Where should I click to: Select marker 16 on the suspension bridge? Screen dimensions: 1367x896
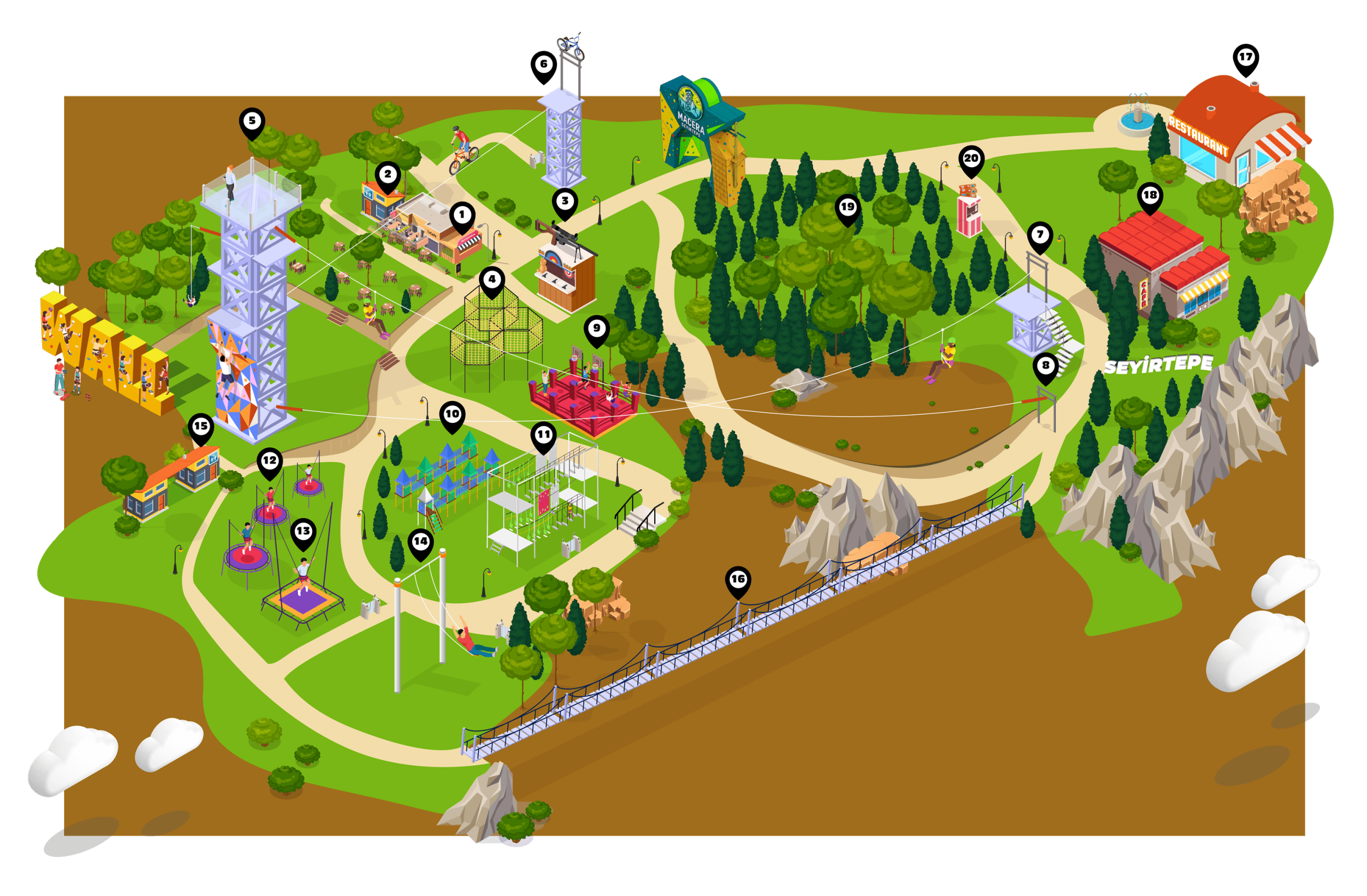click(x=737, y=580)
